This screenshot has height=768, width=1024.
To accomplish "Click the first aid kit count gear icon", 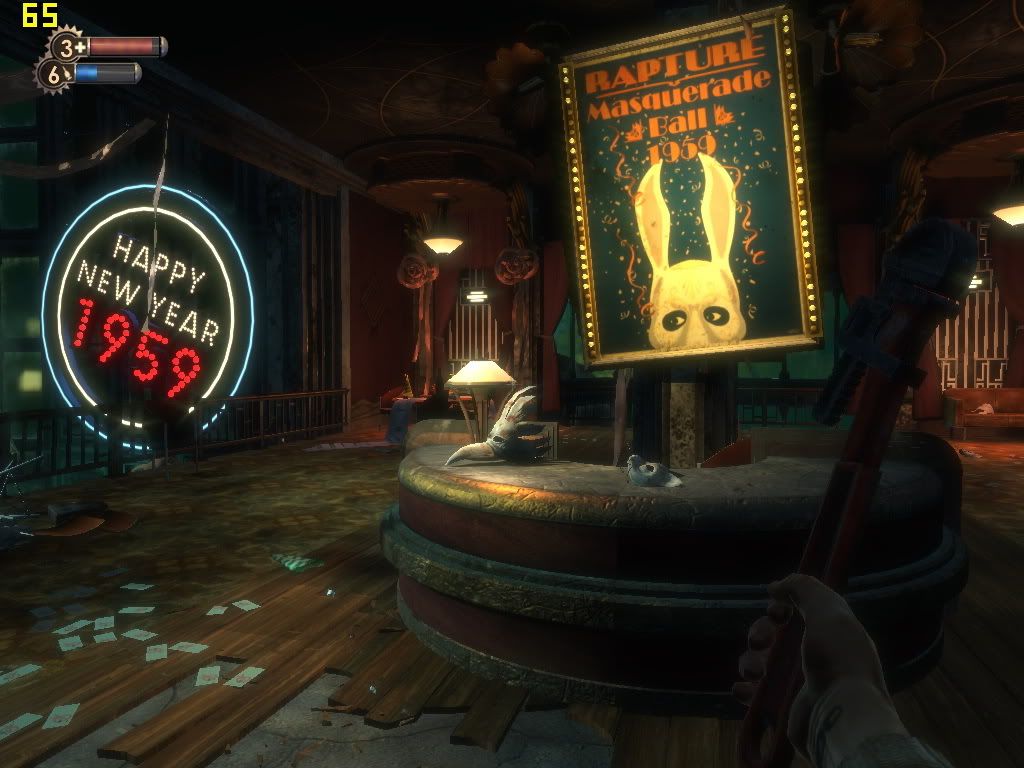I will point(68,46).
